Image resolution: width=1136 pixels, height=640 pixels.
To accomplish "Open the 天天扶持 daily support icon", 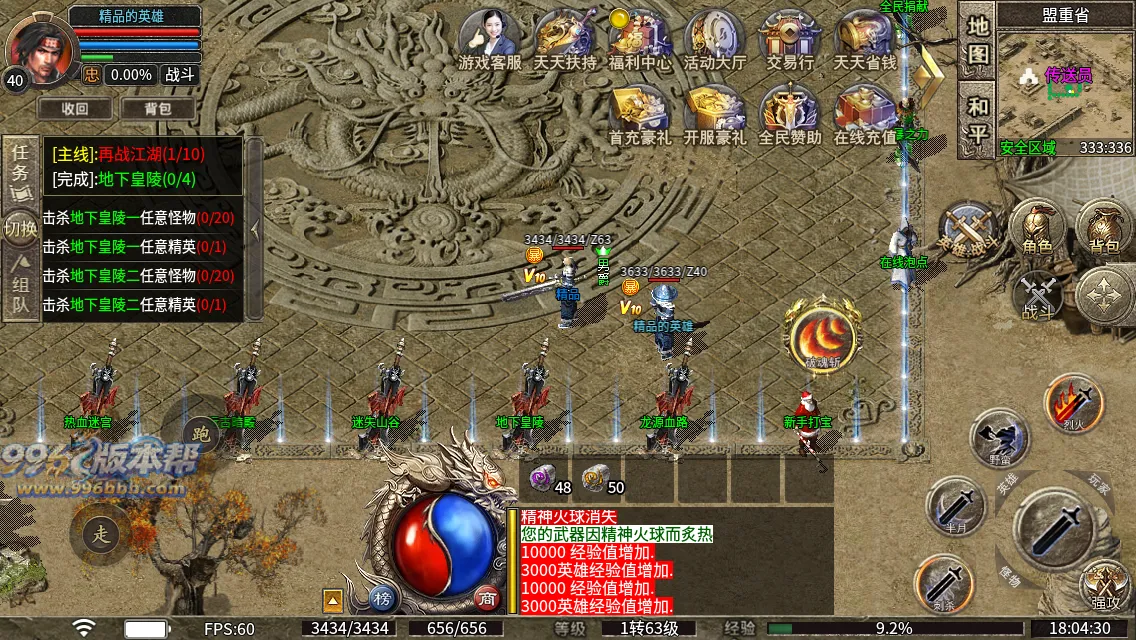I will (x=564, y=38).
